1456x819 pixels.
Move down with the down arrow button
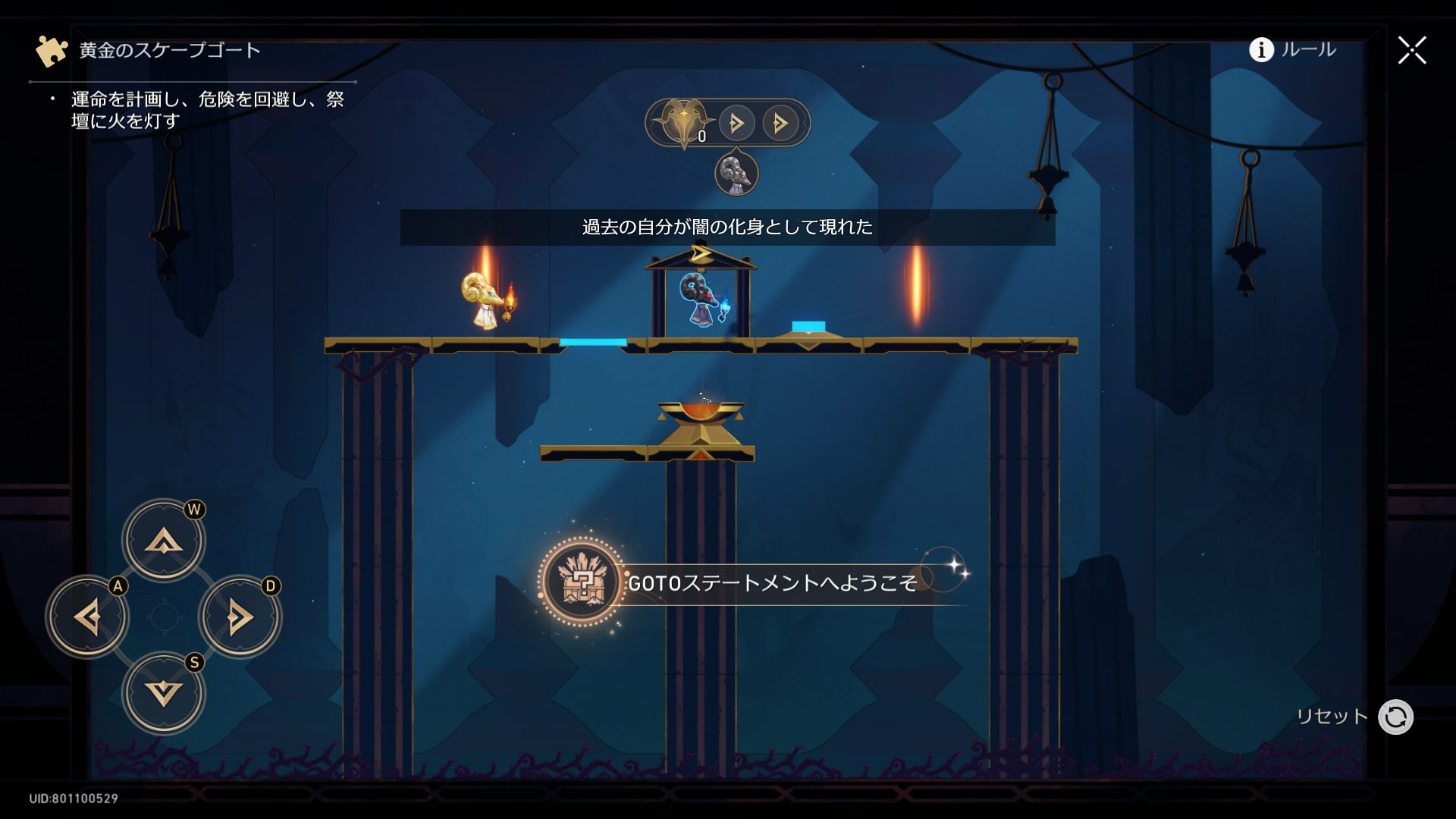(x=164, y=694)
